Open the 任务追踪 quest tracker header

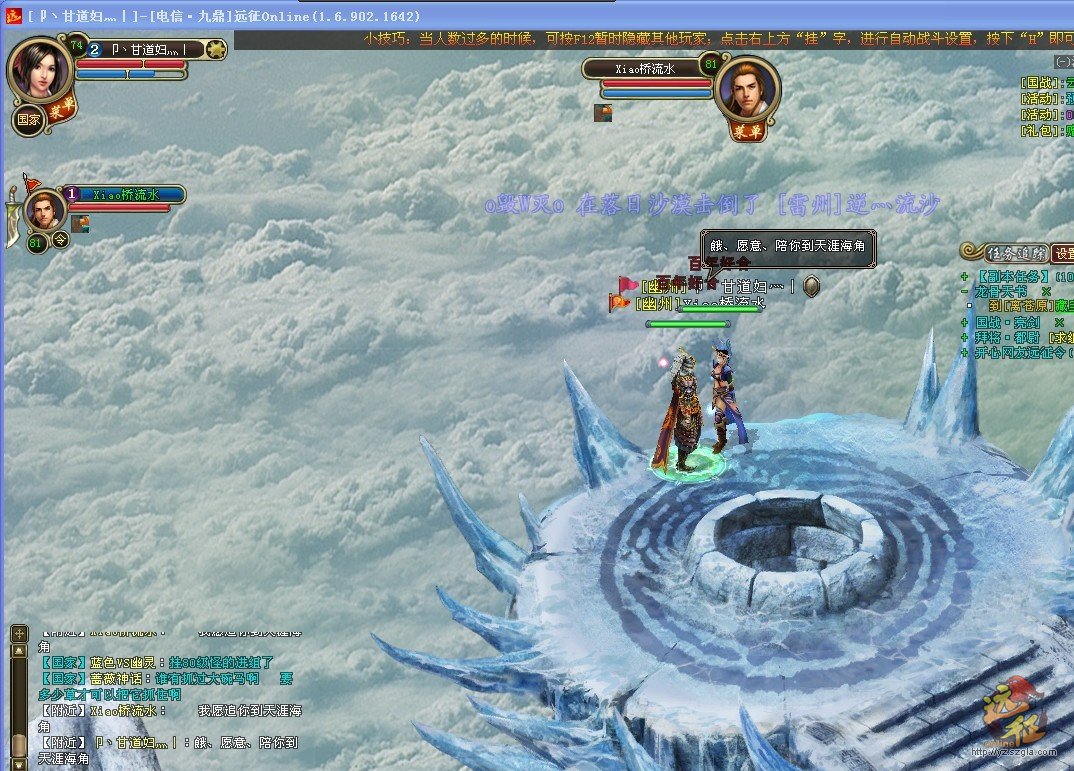pyautogui.click(x=1015, y=253)
